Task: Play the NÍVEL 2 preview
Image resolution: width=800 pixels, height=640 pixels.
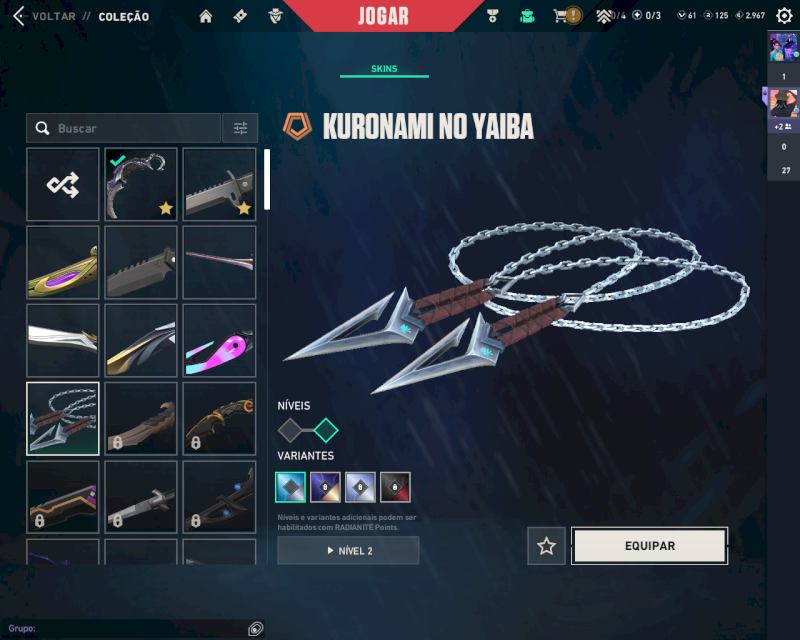Action: click(348, 551)
